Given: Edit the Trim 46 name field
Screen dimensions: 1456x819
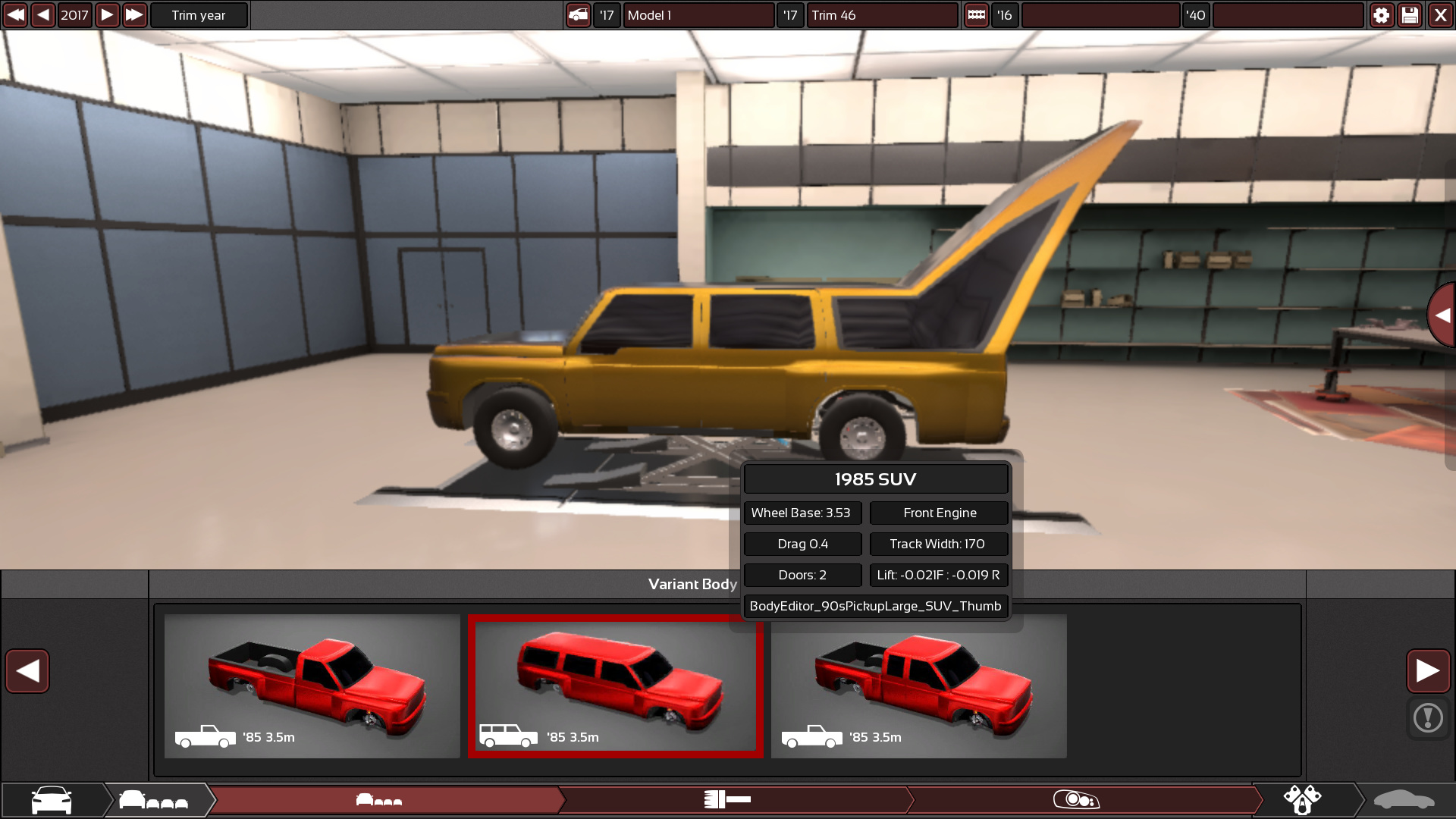Looking at the screenshot, I should coord(882,15).
